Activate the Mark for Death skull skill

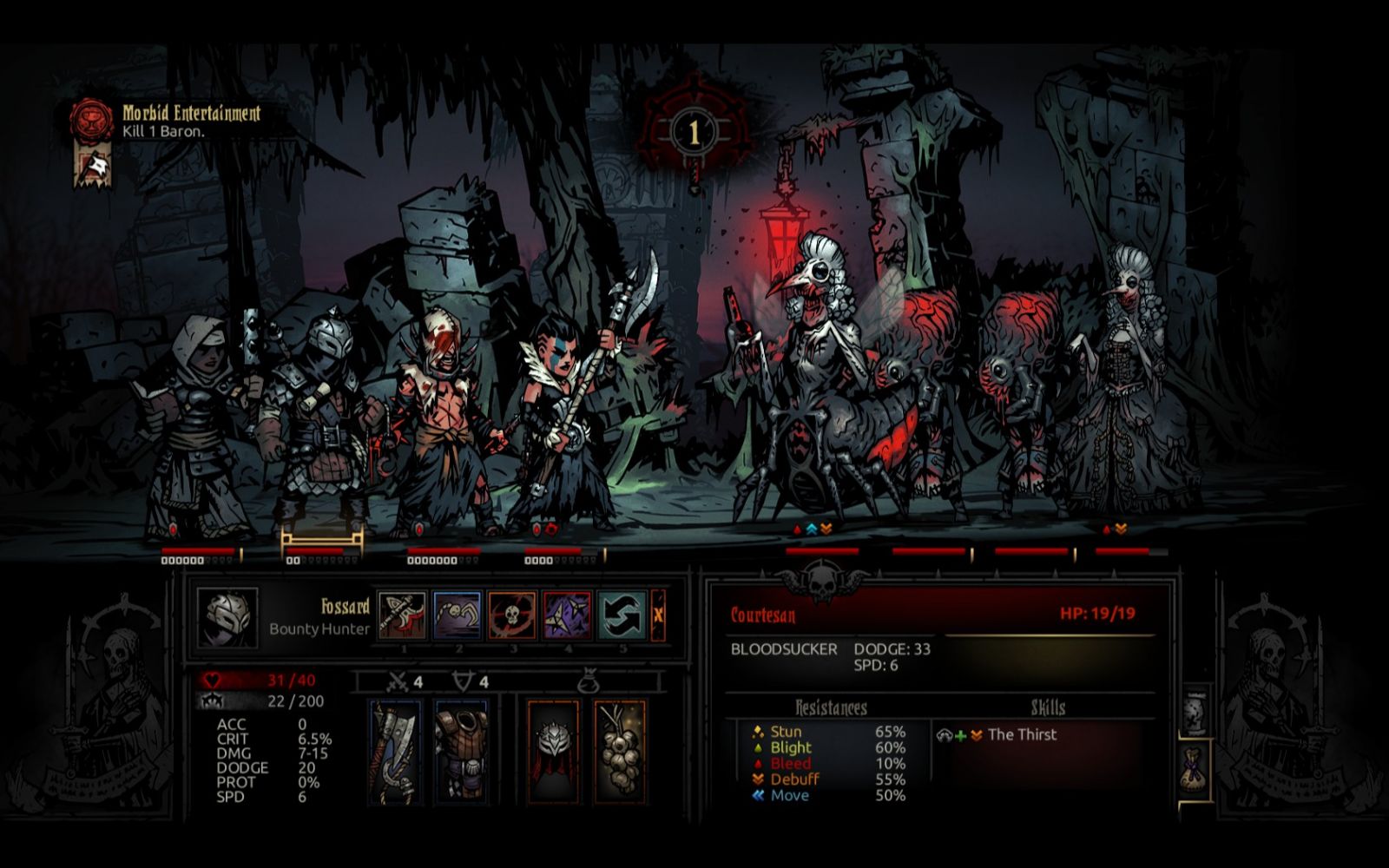[512, 615]
